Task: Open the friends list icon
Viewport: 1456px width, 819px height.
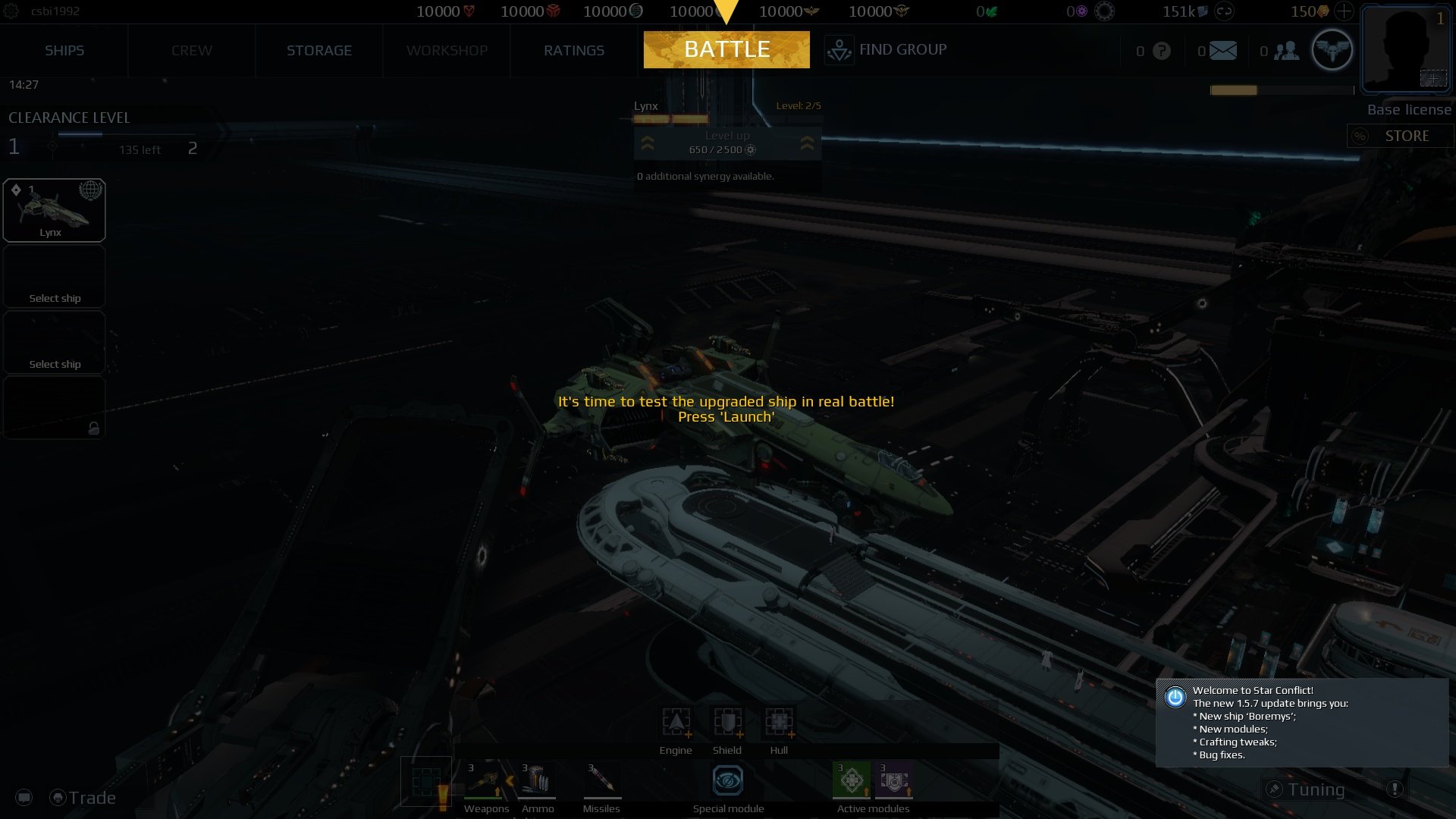Action: click(x=1287, y=50)
